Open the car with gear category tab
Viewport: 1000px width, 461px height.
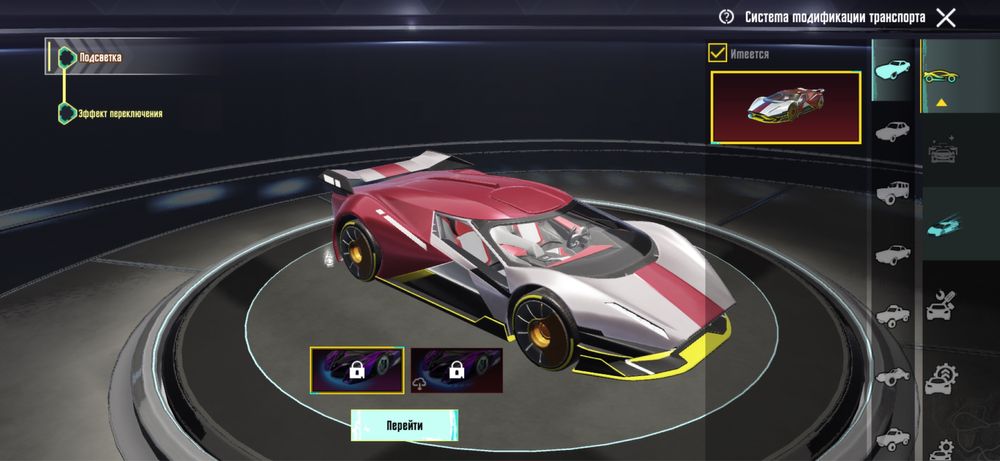940,380
